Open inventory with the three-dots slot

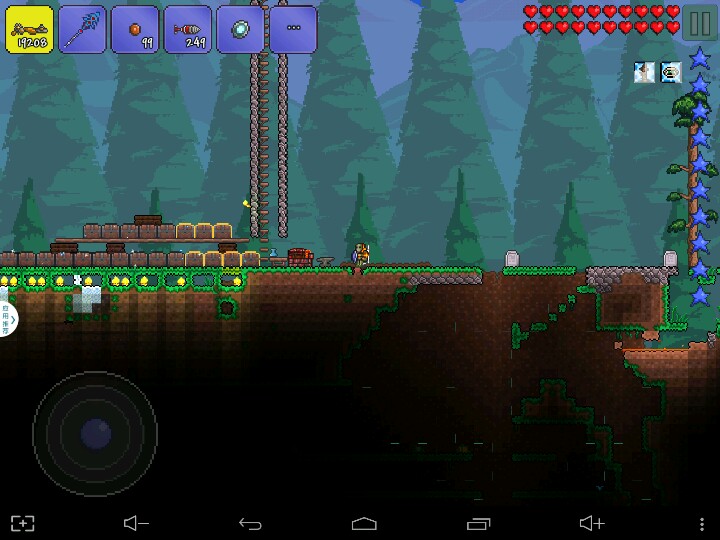(293, 29)
